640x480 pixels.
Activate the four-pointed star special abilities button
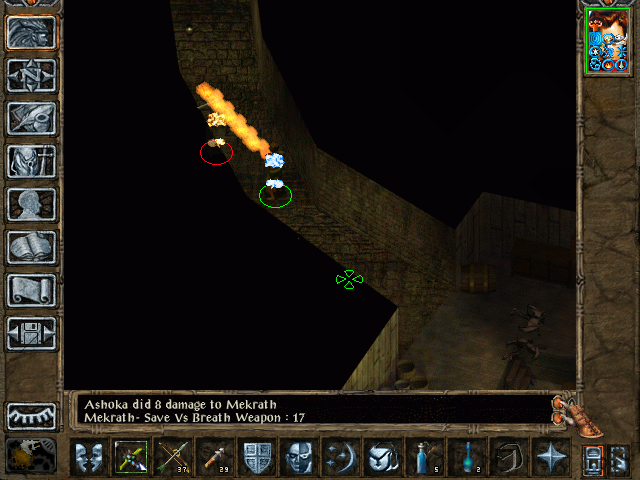(x=549, y=457)
